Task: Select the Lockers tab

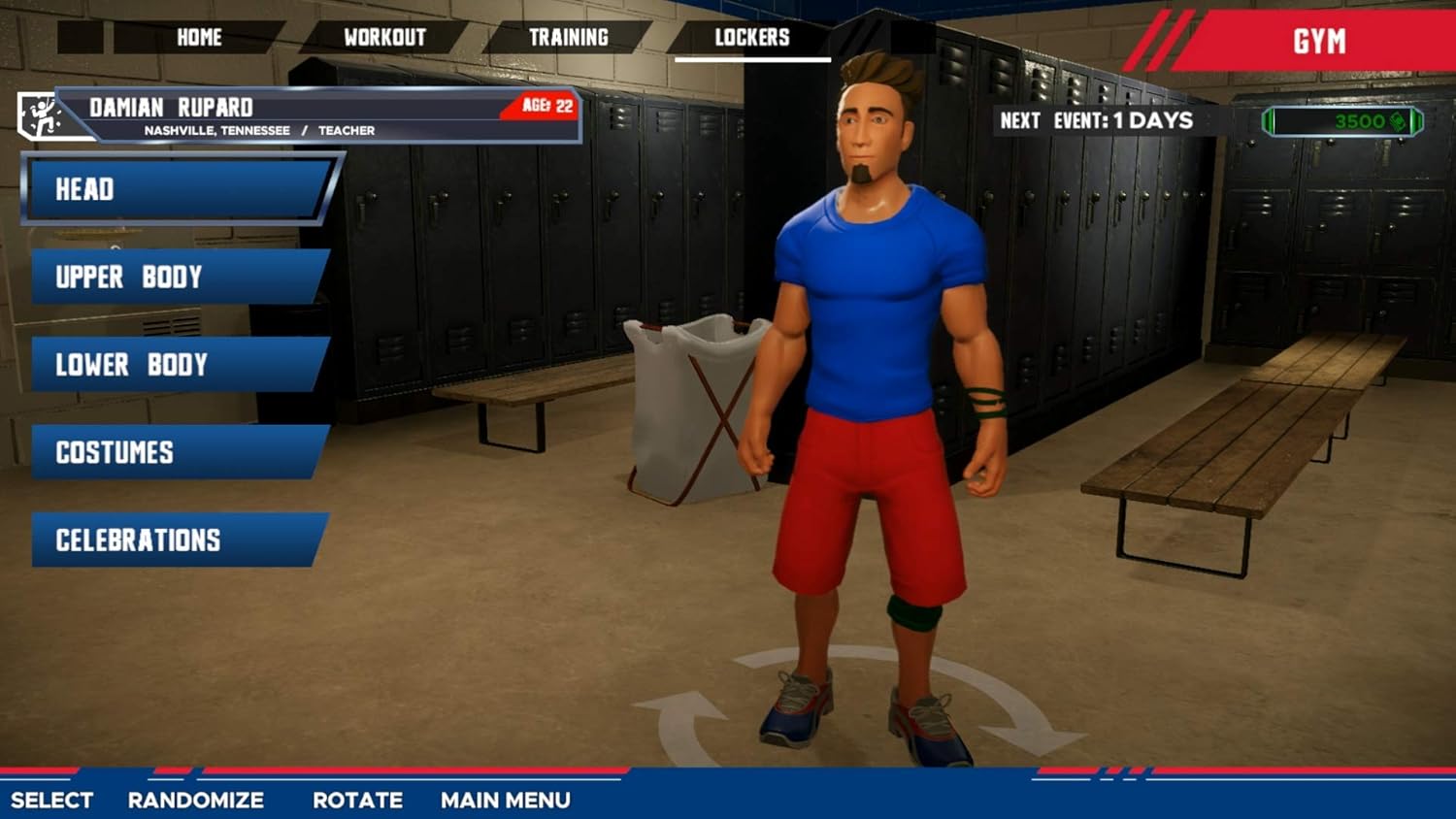Action: (754, 38)
